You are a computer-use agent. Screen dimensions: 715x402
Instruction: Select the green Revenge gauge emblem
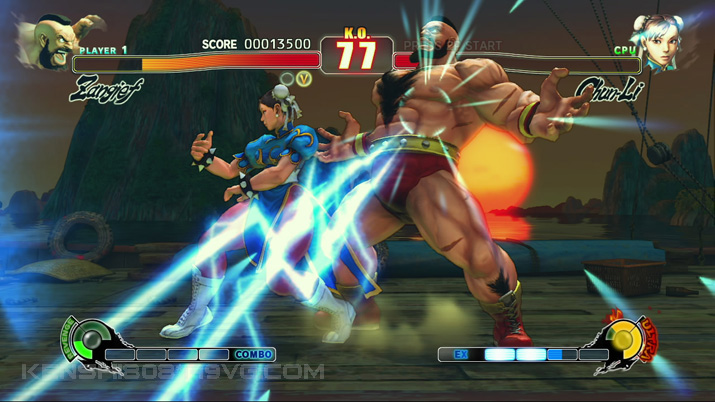90,340
